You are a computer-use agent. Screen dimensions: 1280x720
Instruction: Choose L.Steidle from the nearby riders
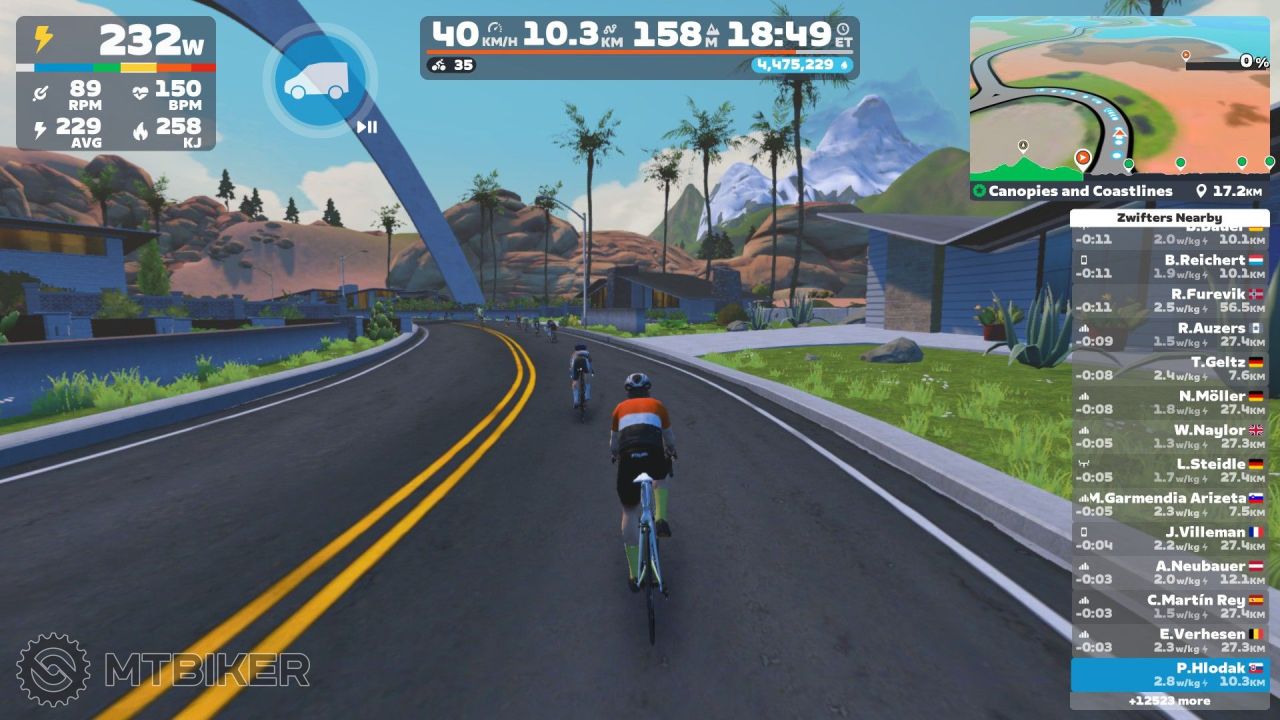pos(1170,470)
